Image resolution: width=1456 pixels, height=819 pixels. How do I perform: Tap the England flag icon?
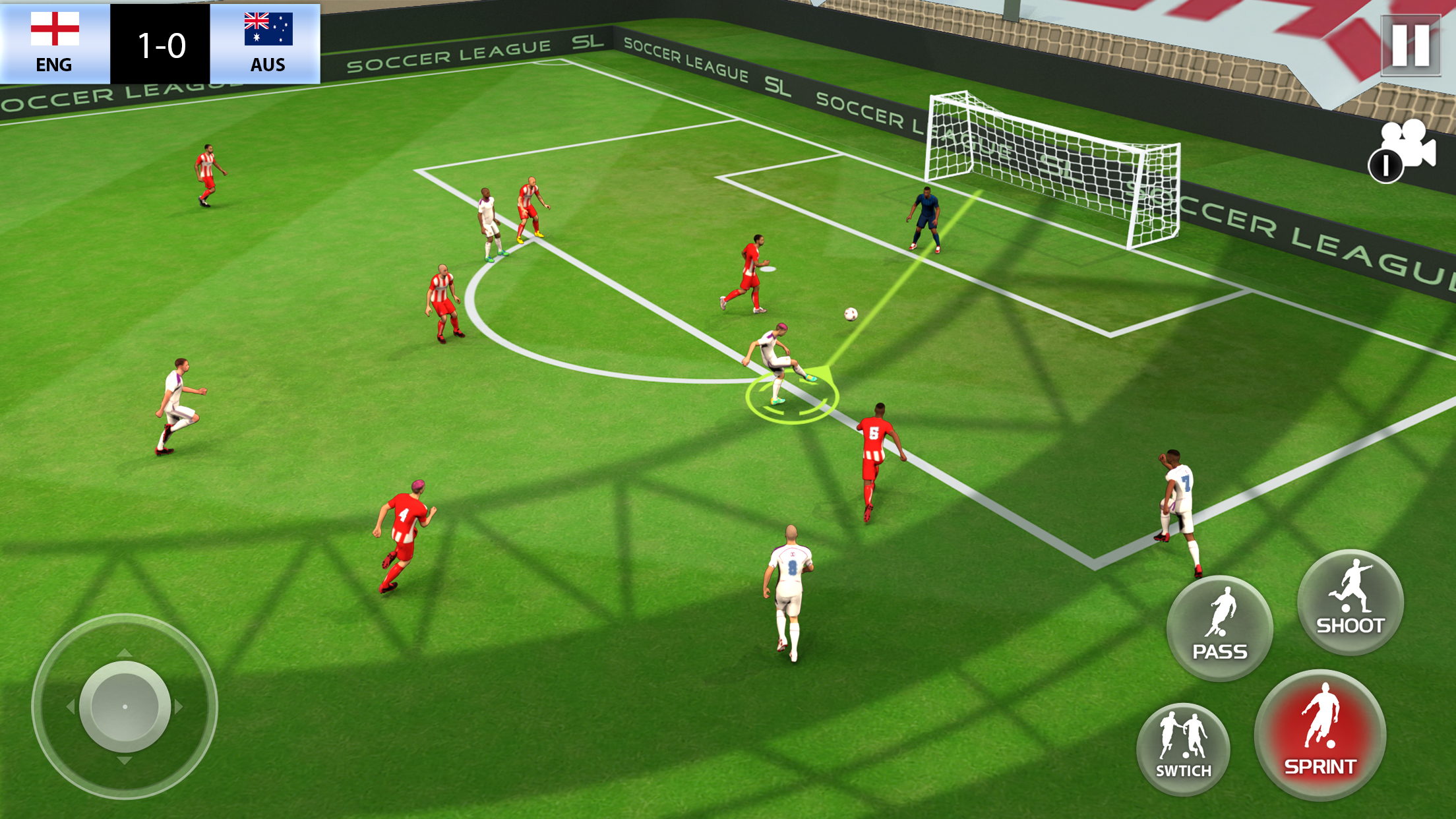tap(54, 30)
